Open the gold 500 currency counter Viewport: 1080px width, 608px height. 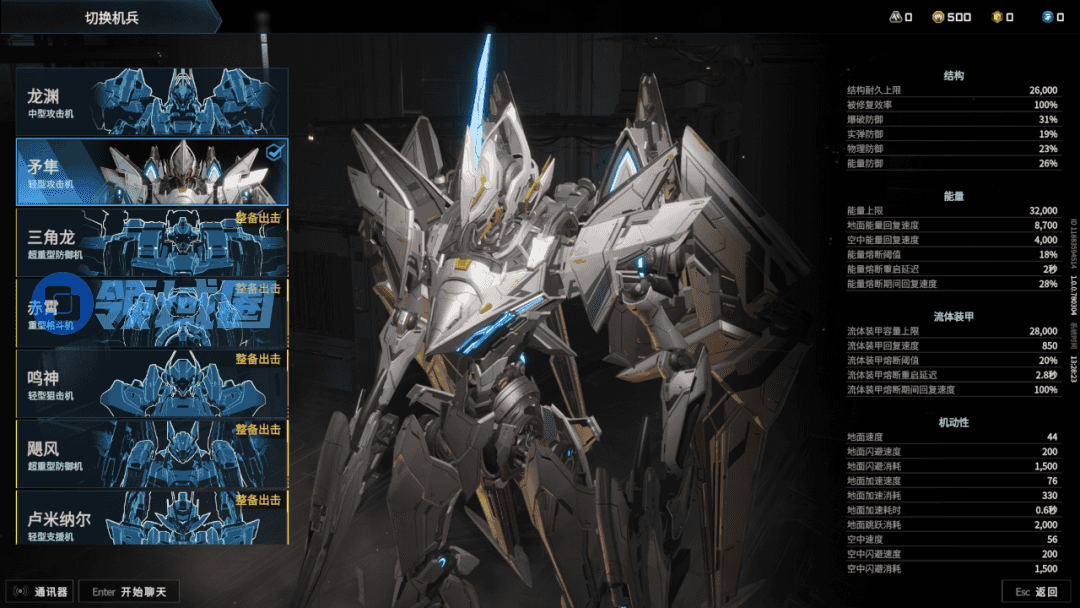(x=951, y=17)
